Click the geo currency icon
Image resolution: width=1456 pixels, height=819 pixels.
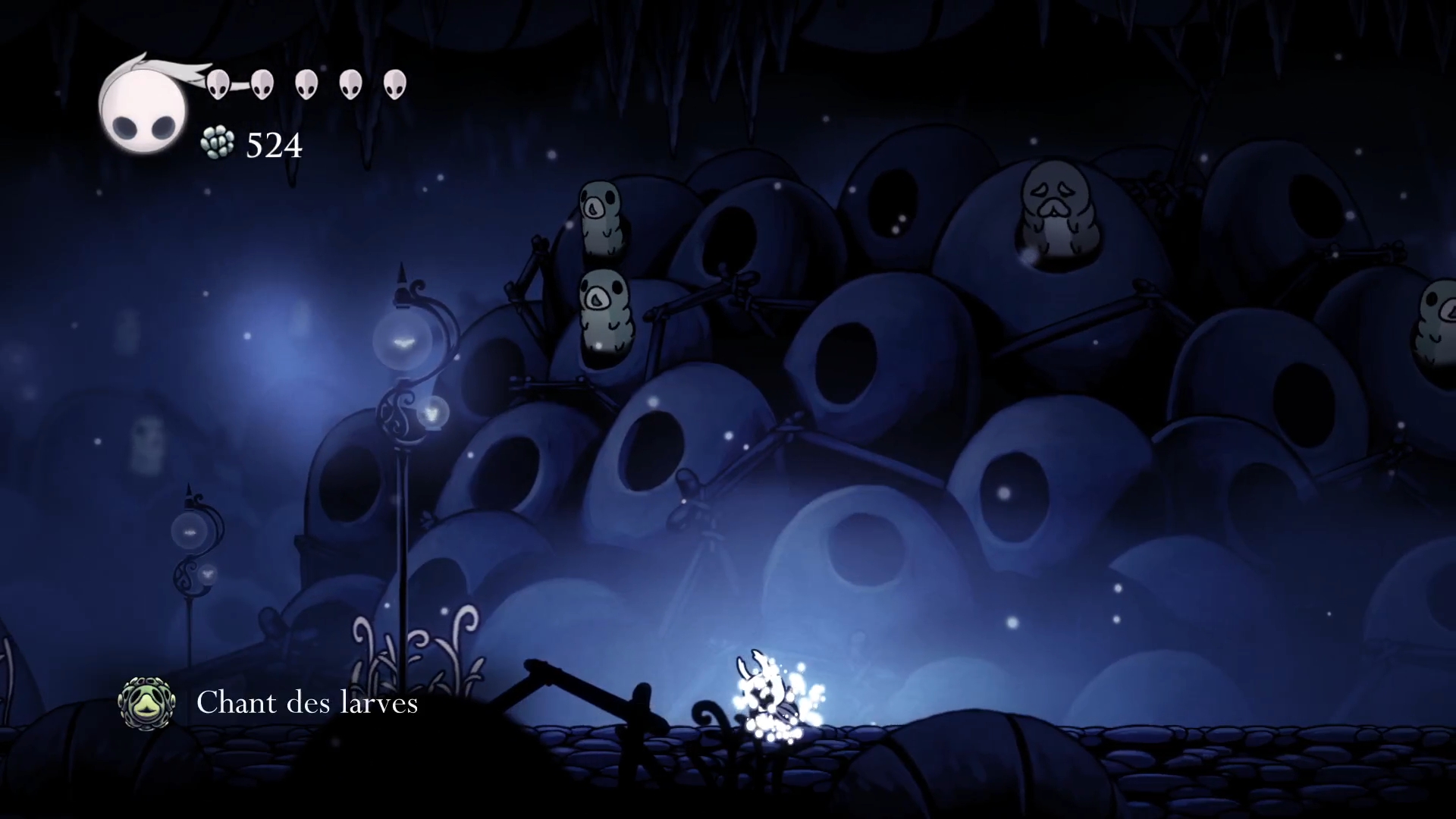click(x=218, y=143)
